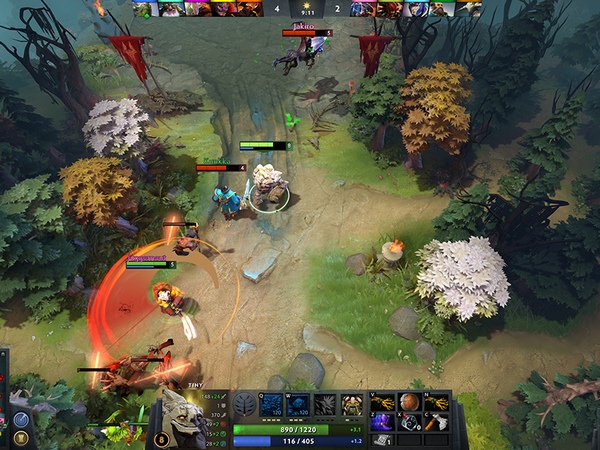Screen dimensions: 600x450
Task: Open the talent tree icon
Action: 245,405
